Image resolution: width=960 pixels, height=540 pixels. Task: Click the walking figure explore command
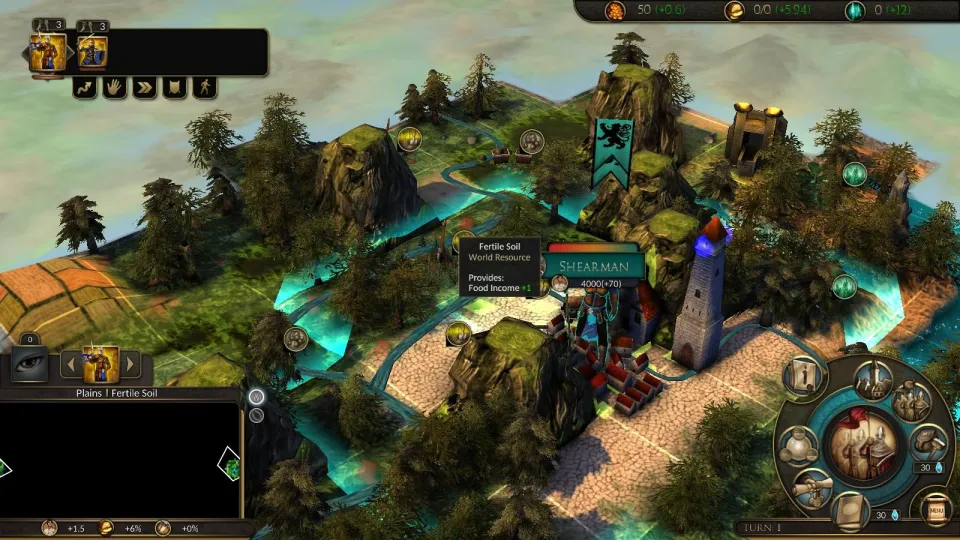pyautogui.click(x=205, y=87)
